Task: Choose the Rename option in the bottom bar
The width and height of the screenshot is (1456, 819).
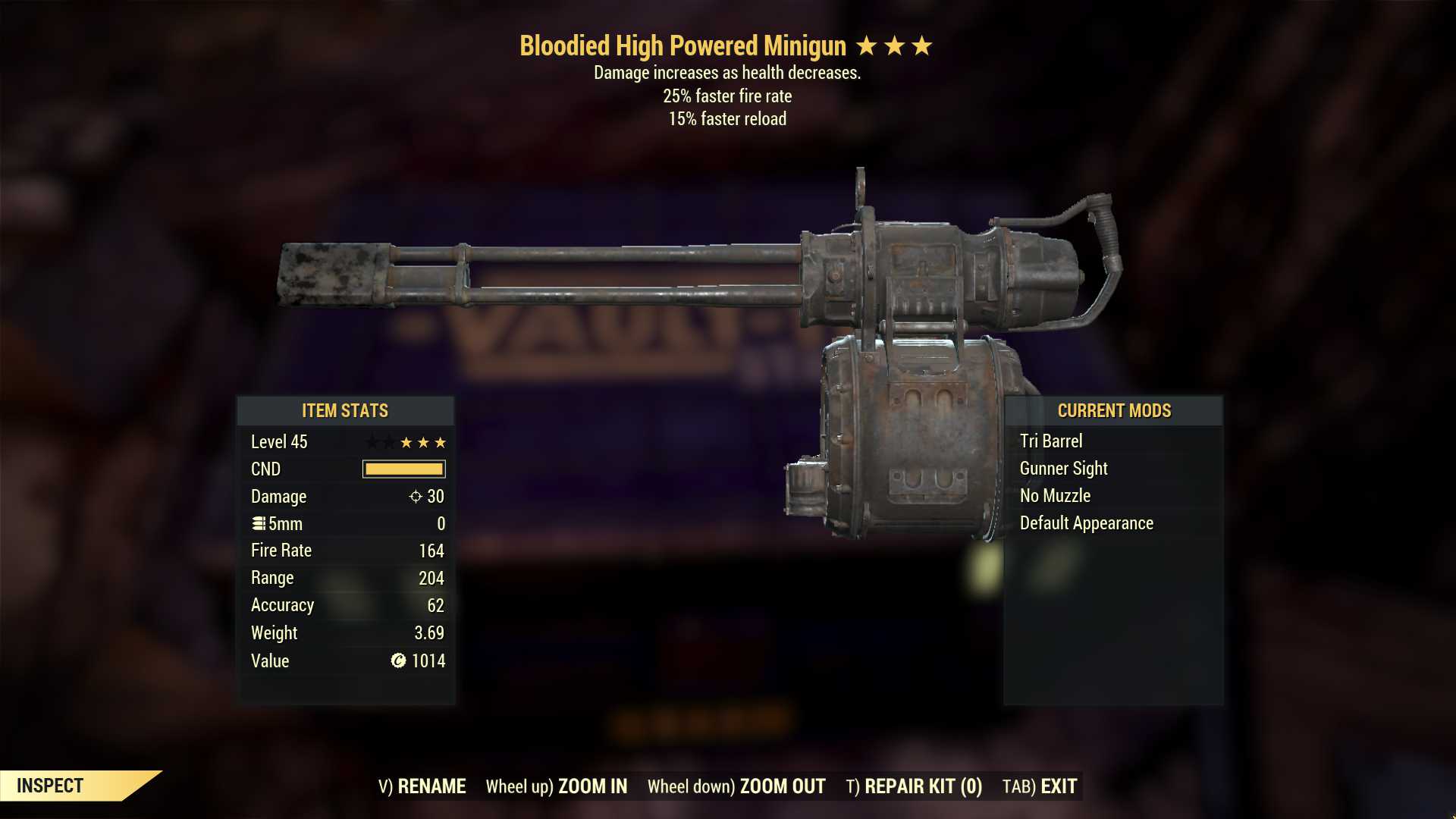Action: point(422,786)
